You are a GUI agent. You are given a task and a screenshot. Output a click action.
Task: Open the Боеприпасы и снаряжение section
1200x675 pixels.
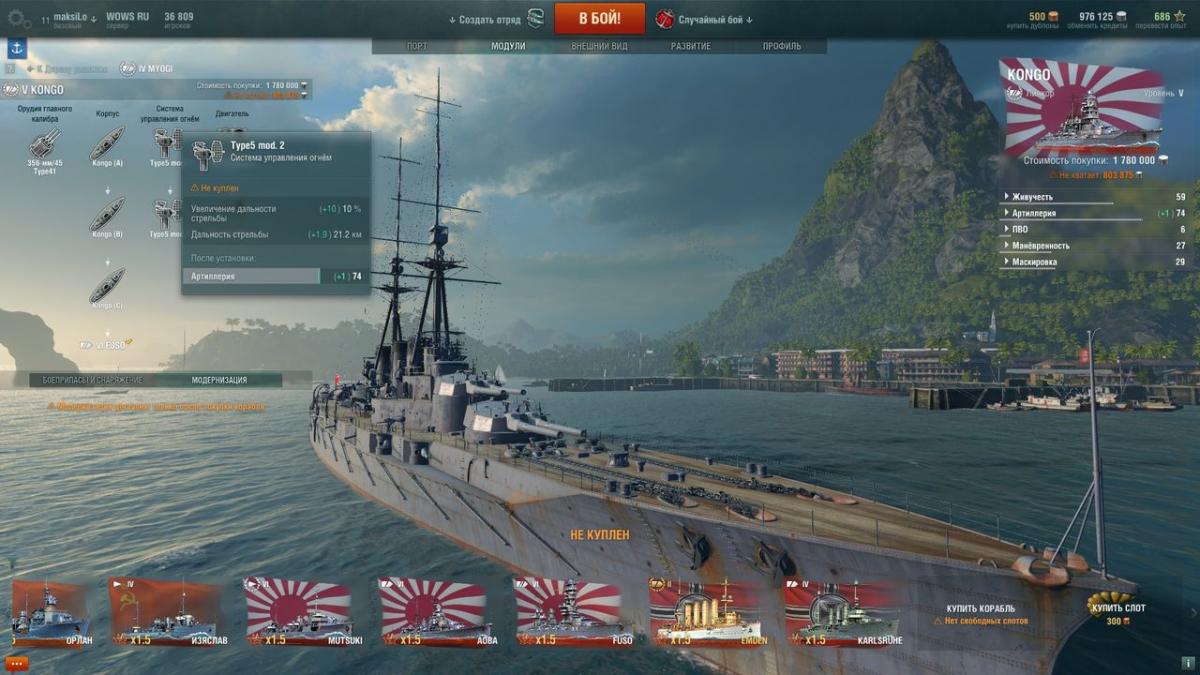coord(86,380)
